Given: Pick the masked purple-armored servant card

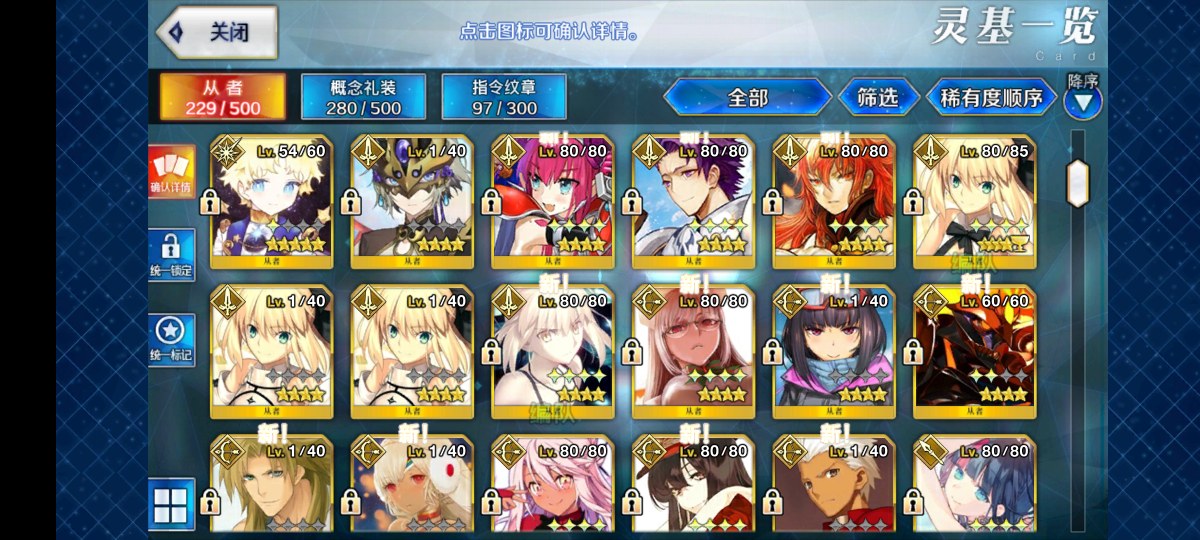Looking at the screenshot, I should click(411, 202).
